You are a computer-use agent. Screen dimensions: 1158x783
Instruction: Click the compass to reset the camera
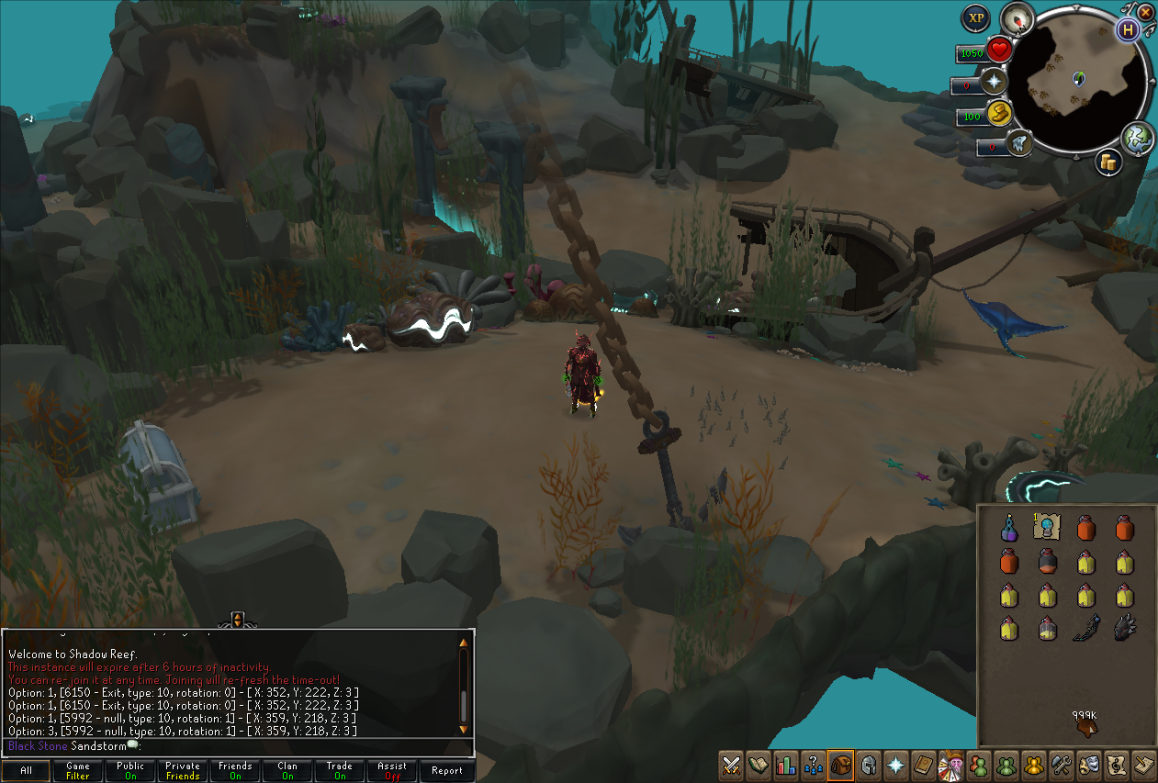tap(1018, 18)
